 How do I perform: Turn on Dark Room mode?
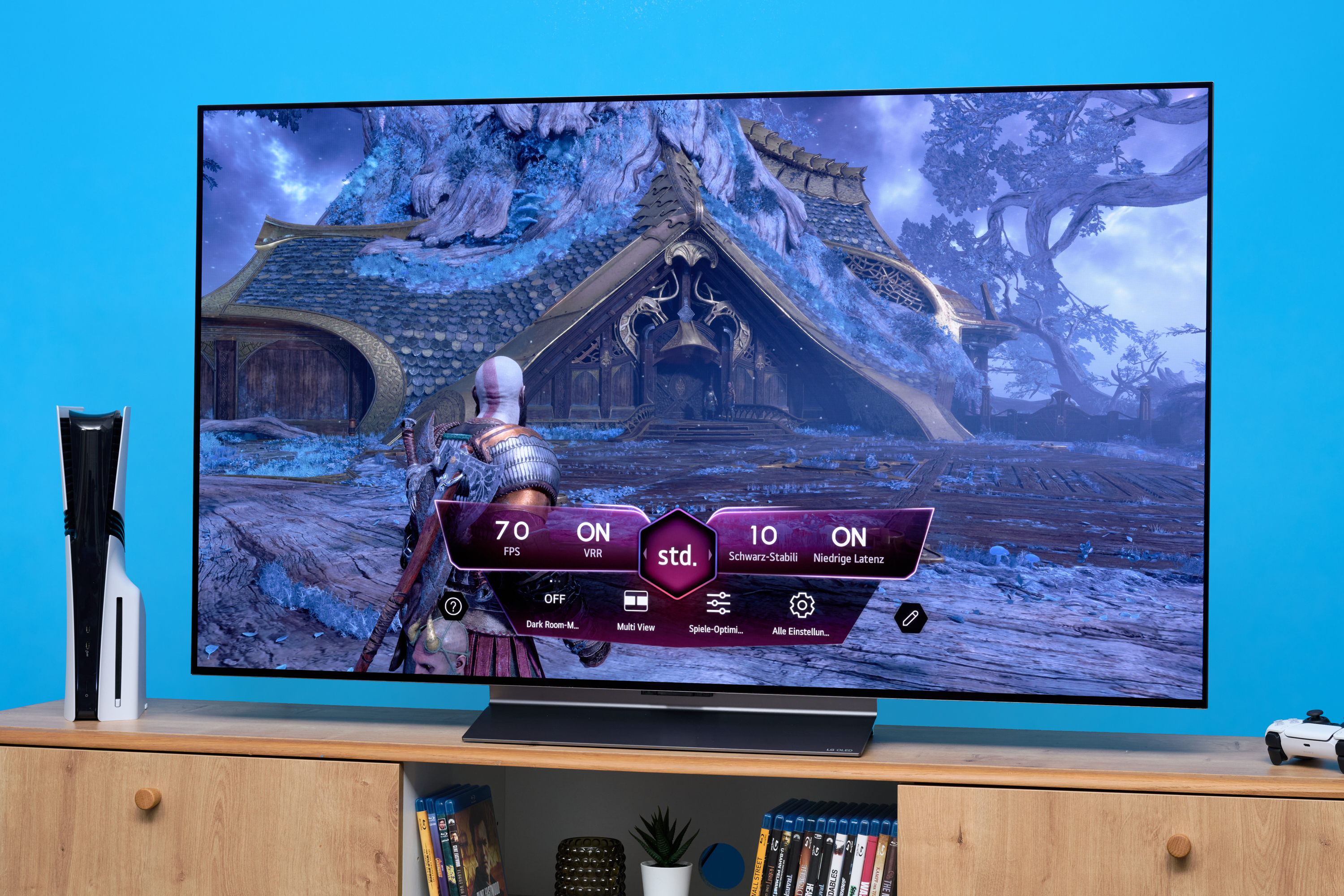pyautogui.click(x=553, y=608)
